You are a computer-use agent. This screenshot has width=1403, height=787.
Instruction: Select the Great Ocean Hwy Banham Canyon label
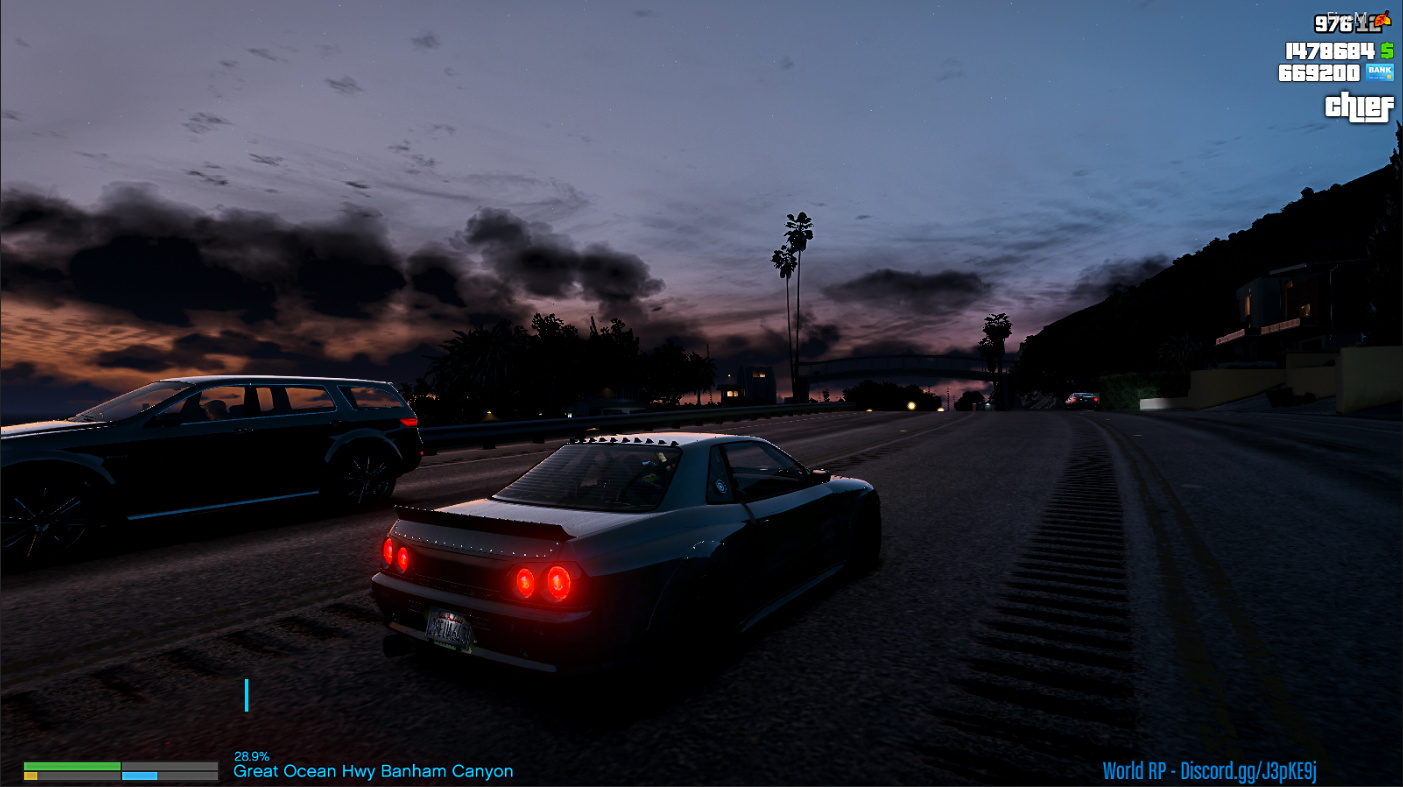pyautogui.click(x=373, y=771)
